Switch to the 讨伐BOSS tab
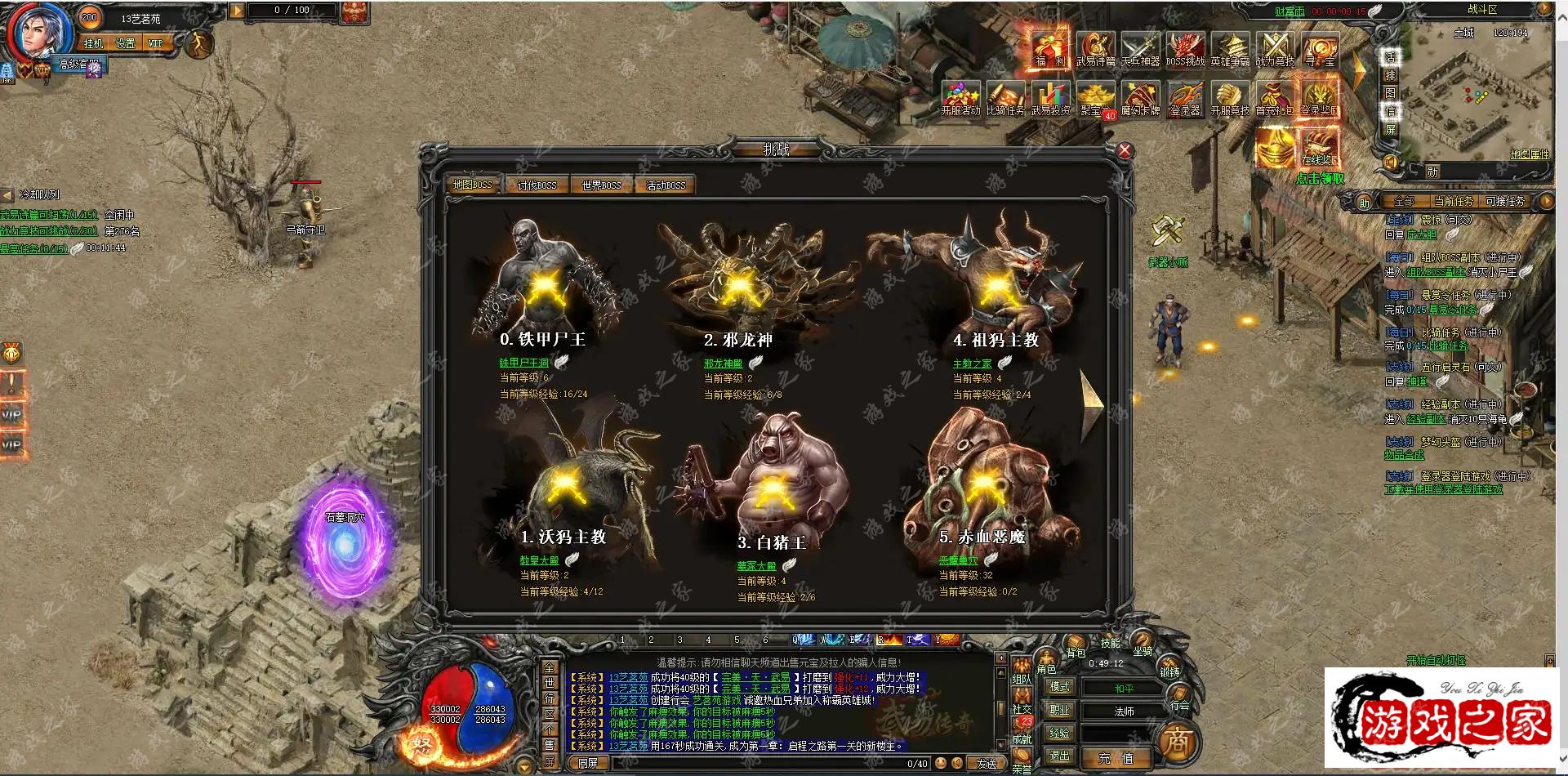 click(x=537, y=185)
